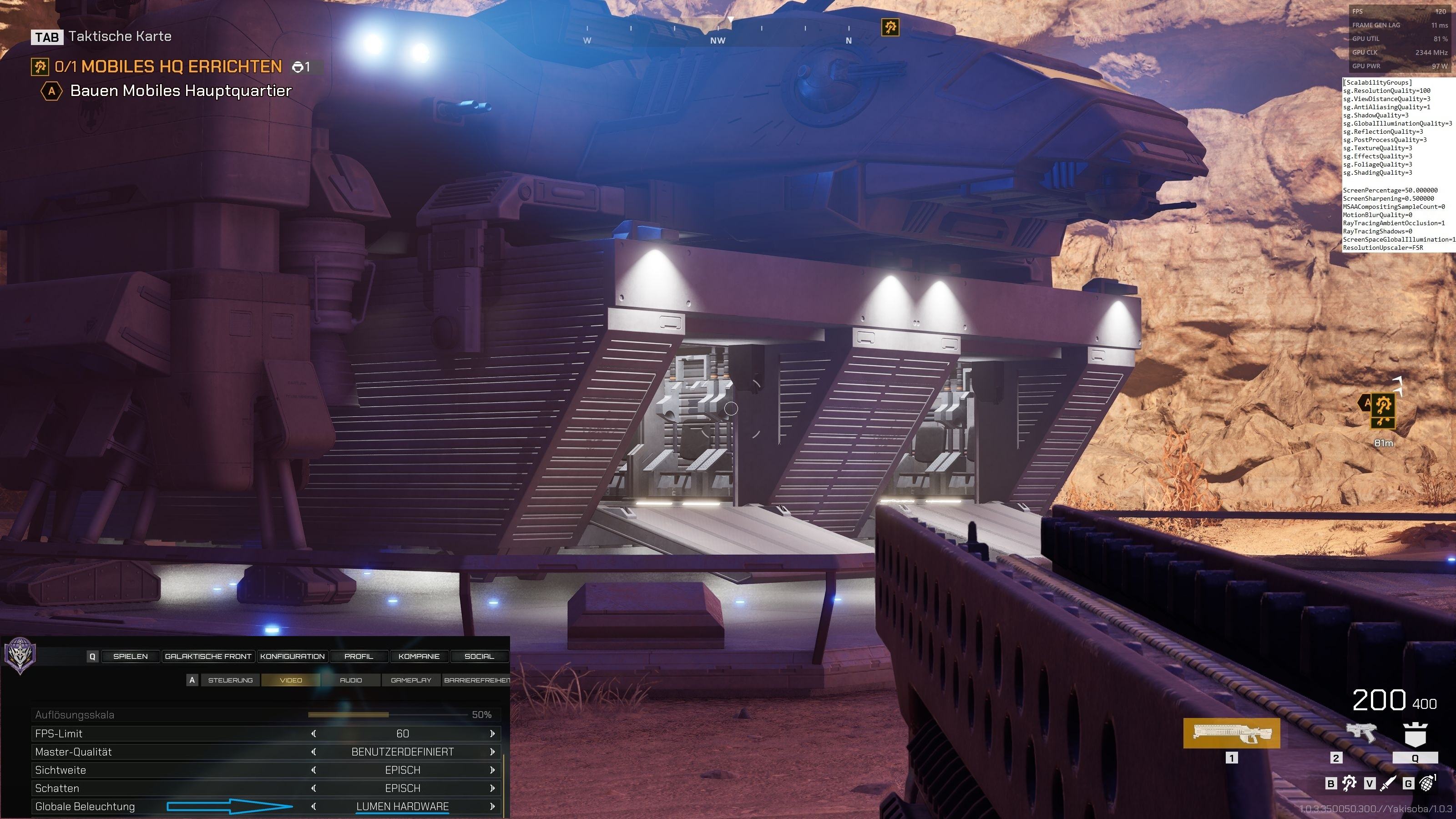This screenshot has width=1456, height=819.
Task: Raise FPS-Limit with its right arrow
Action: (x=492, y=733)
